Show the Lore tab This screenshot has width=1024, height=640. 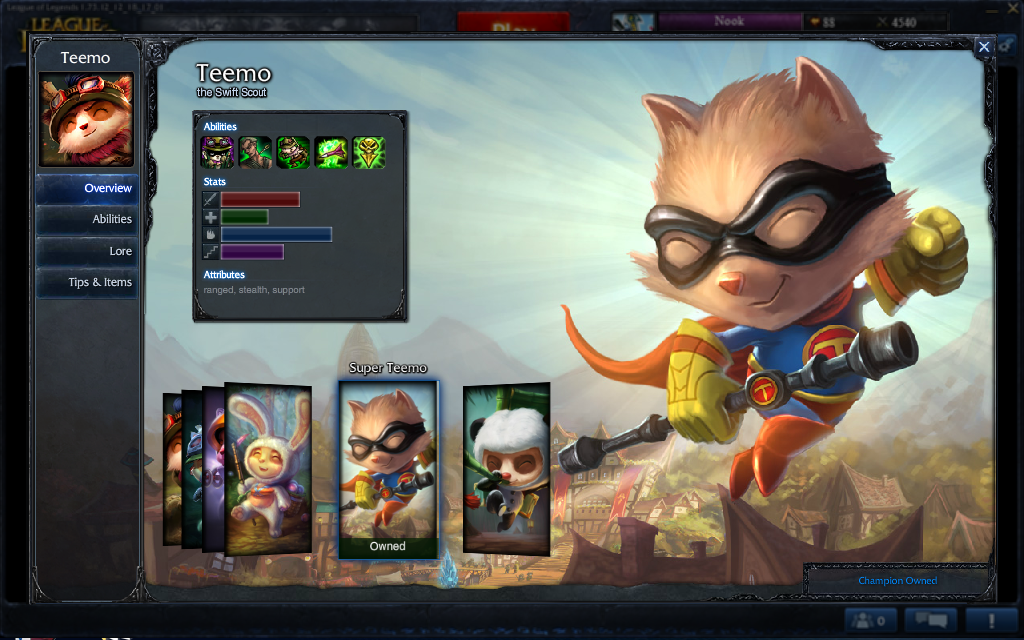click(87, 251)
